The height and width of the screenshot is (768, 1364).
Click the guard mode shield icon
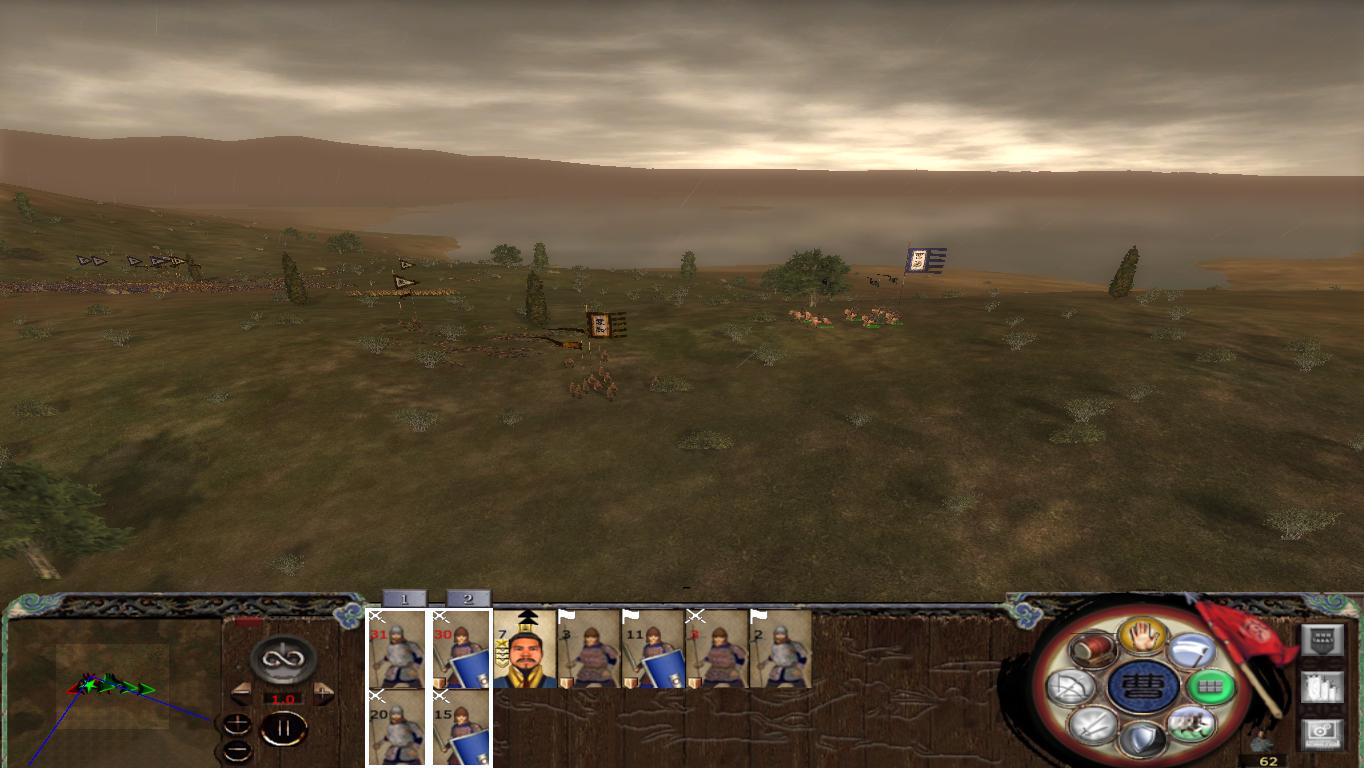[1145, 740]
